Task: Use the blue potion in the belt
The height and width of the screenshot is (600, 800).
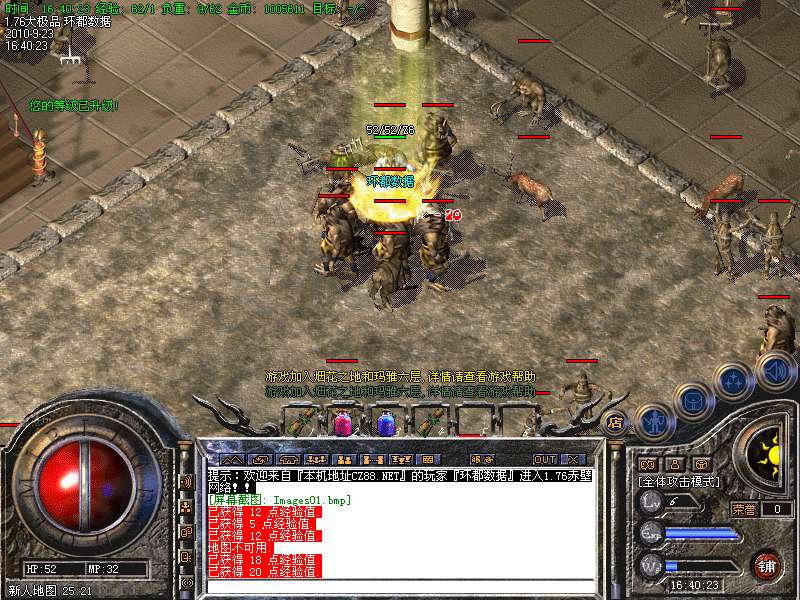Action: pyautogui.click(x=385, y=424)
